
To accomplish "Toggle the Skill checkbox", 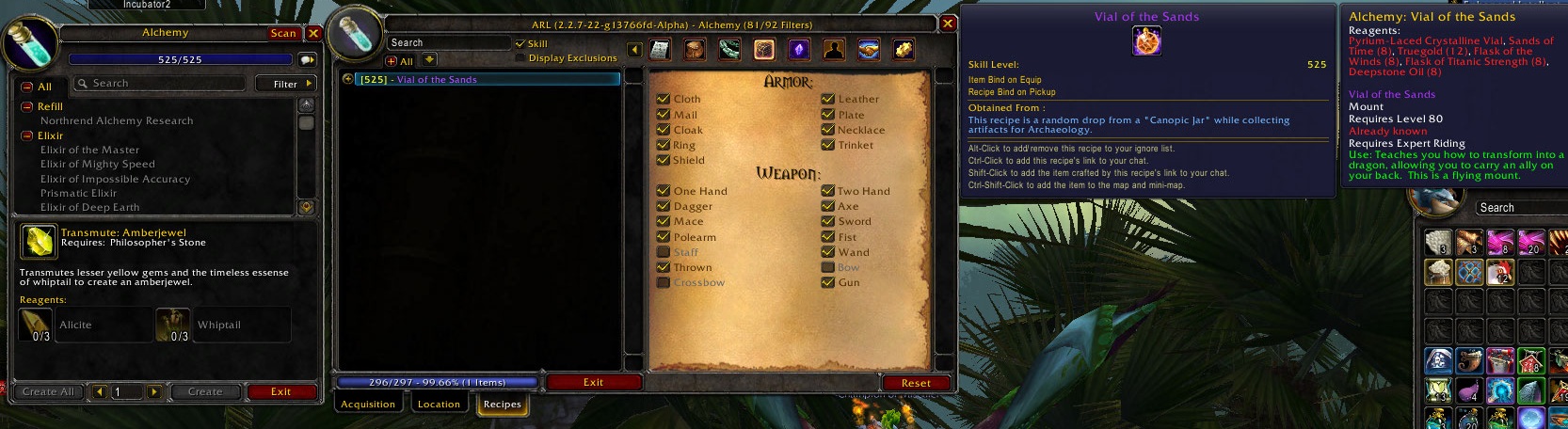I will tap(520, 43).
